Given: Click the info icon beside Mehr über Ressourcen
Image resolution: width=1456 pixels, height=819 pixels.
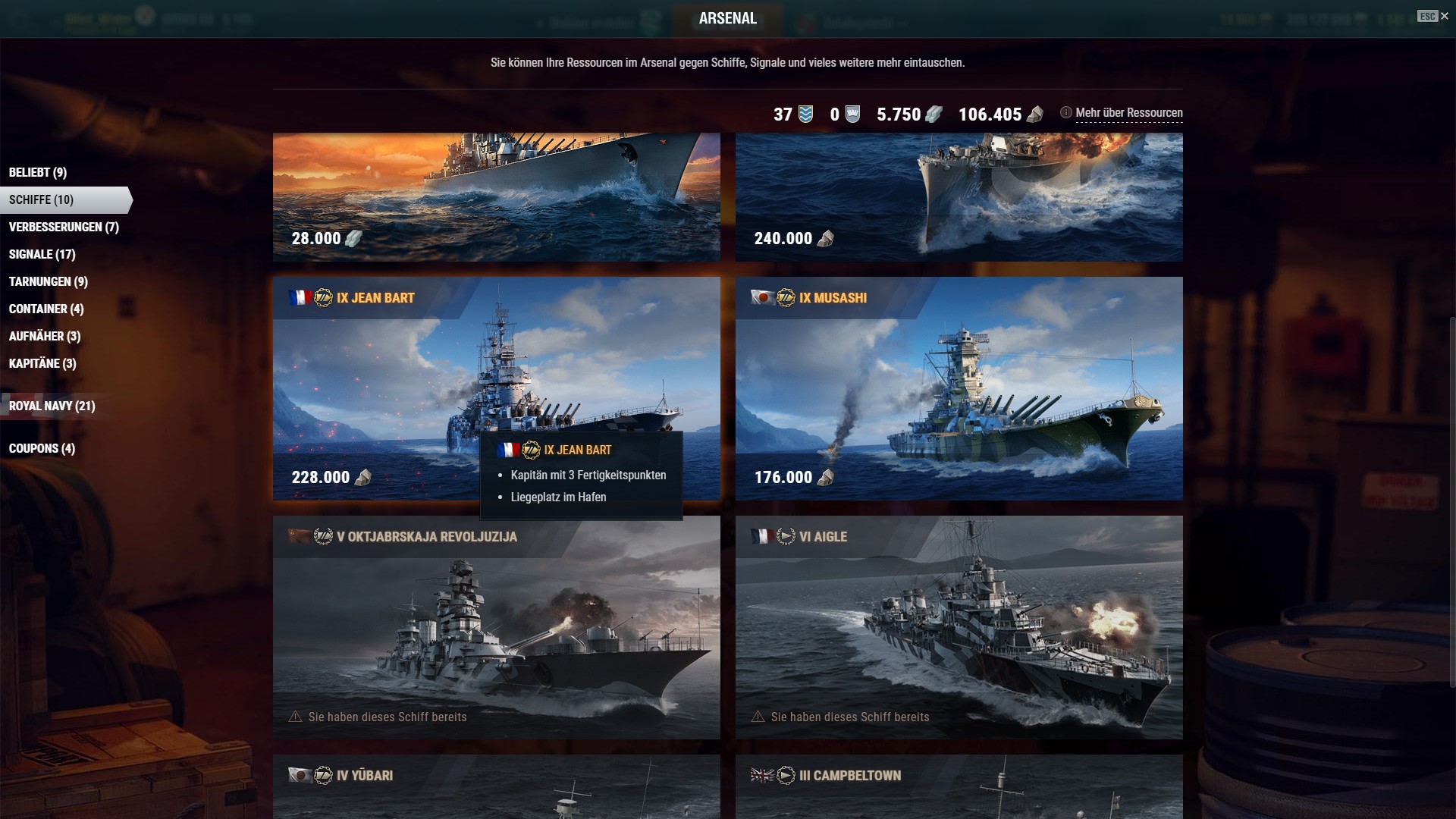Looking at the screenshot, I should coord(1066,112).
